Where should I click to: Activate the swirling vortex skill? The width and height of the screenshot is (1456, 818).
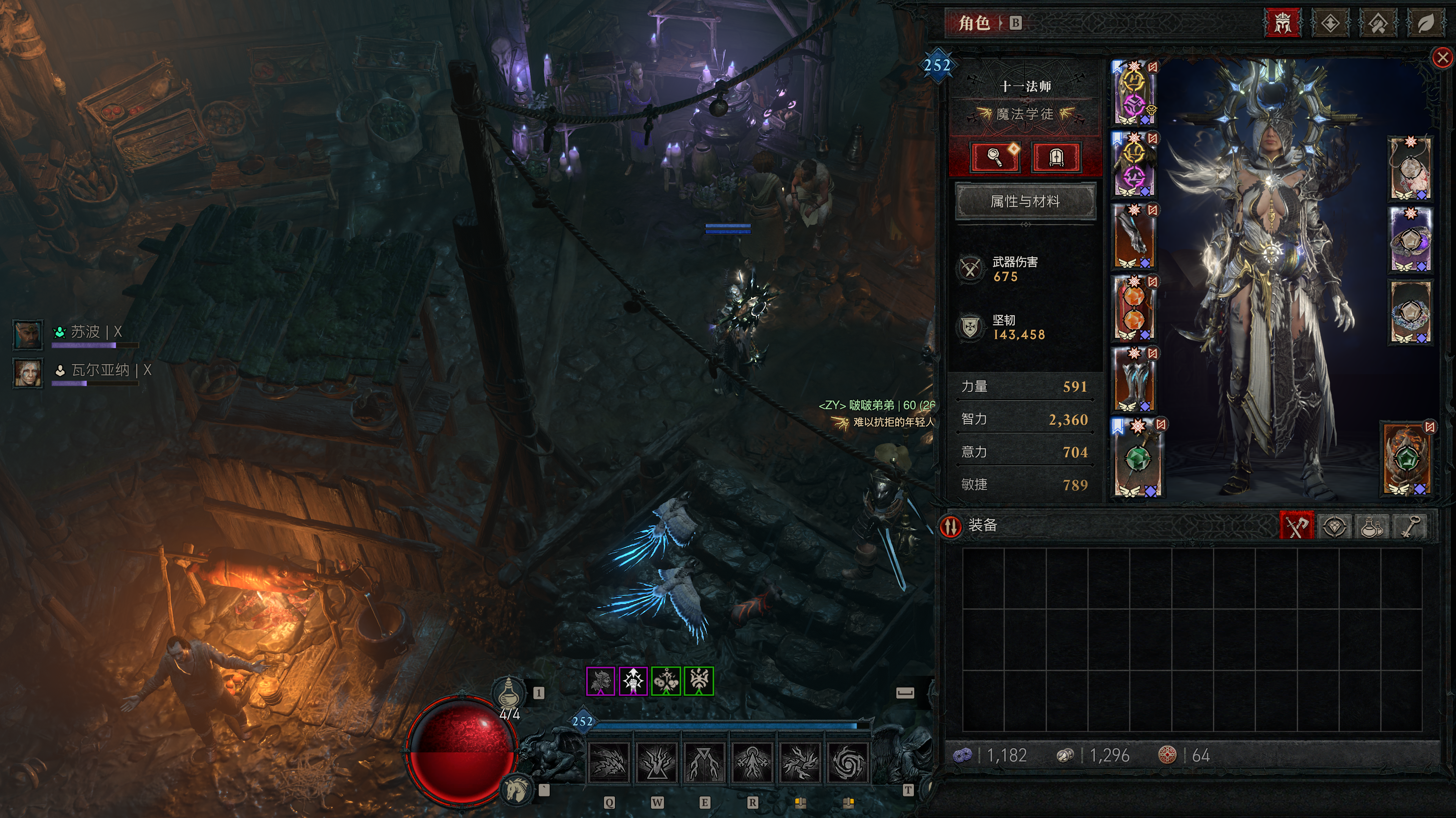847,763
